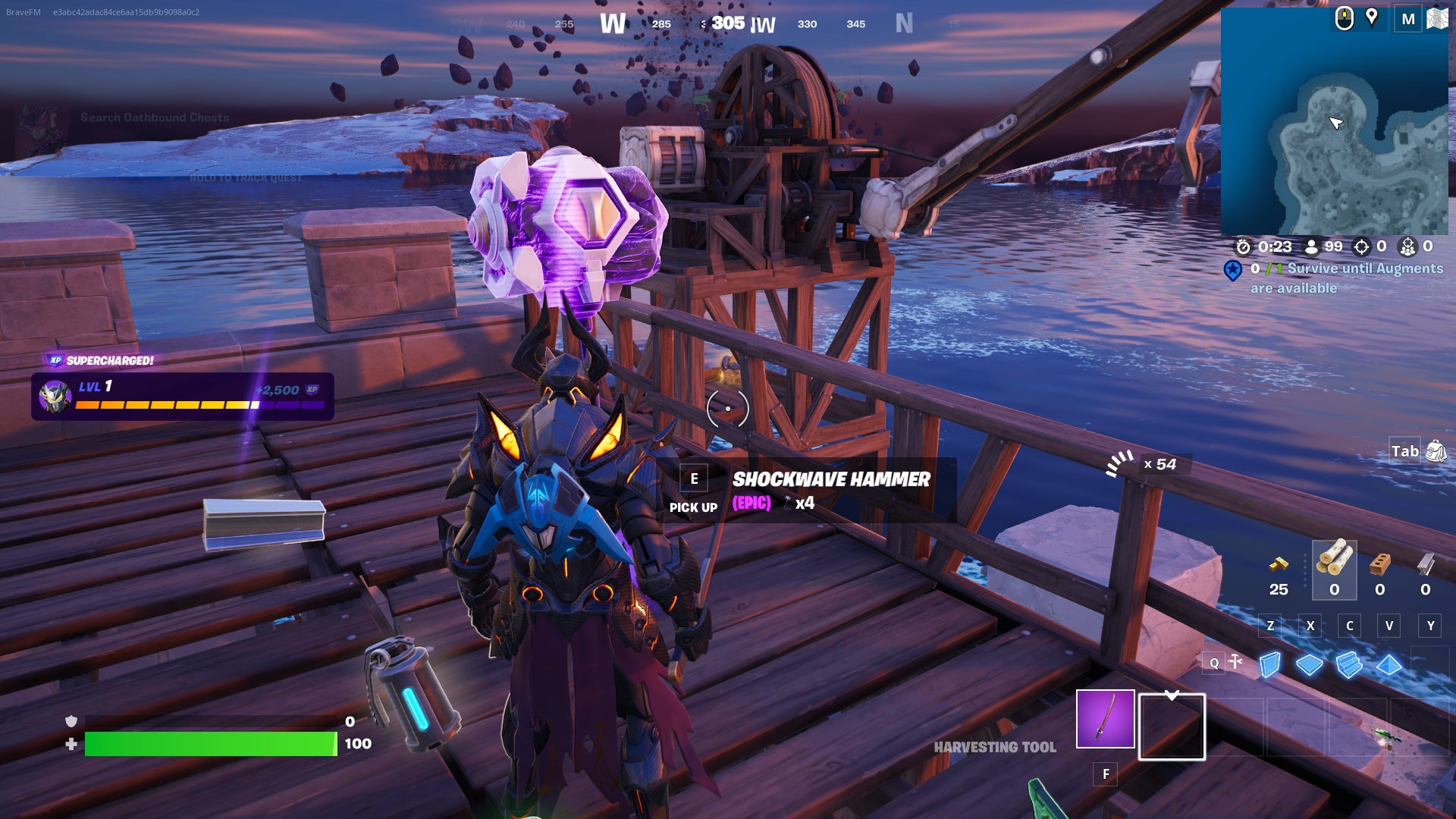Expand the minimap via the M key indicator

pos(1409,19)
